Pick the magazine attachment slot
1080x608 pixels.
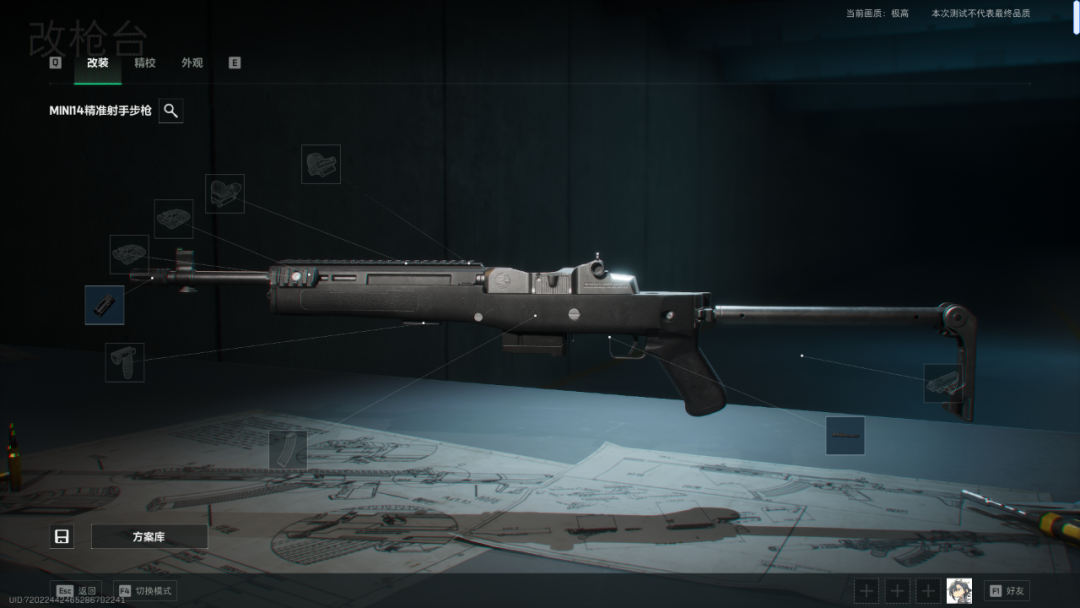(x=288, y=450)
